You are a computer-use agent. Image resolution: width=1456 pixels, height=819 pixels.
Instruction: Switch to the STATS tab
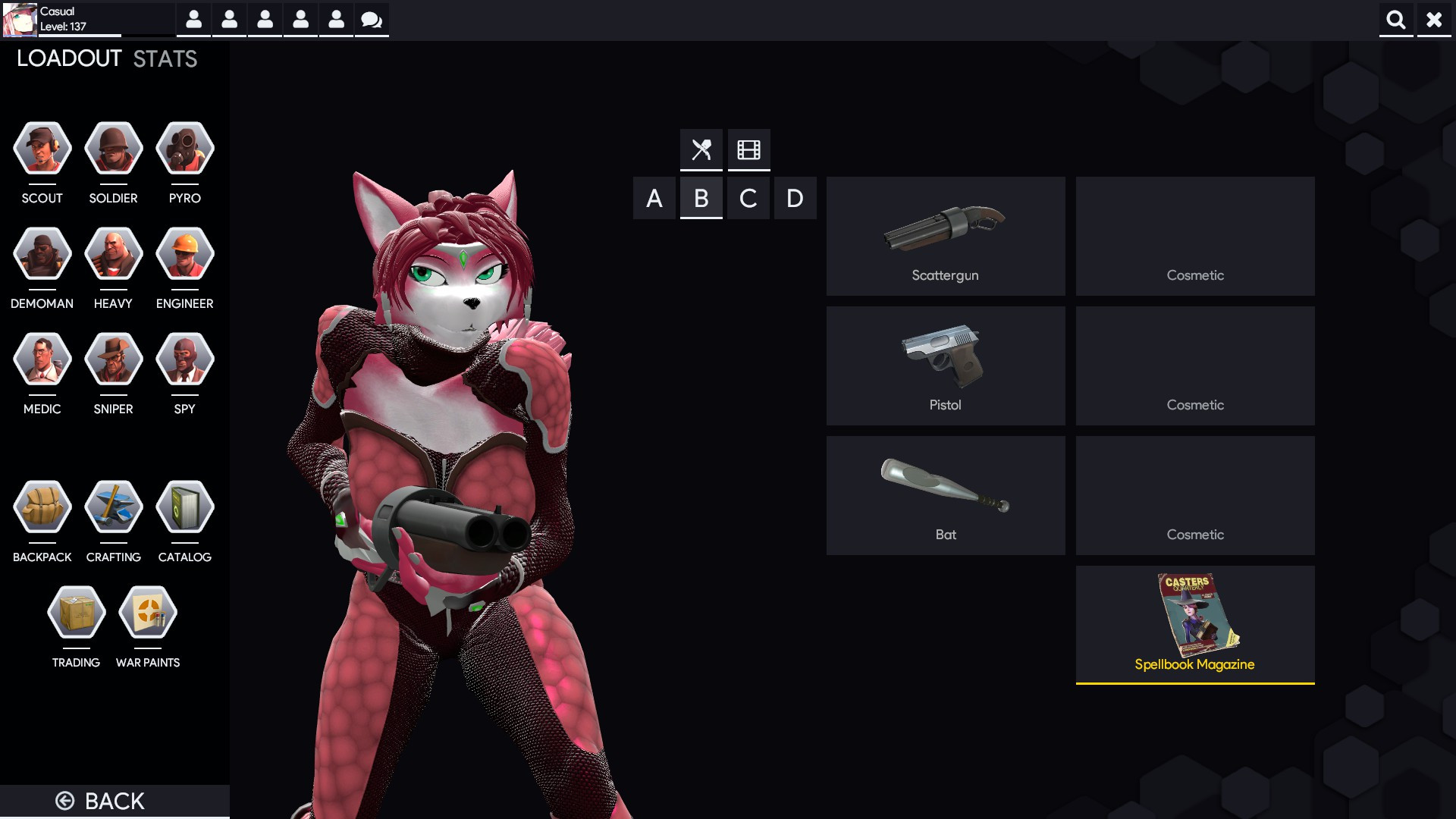pyautogui.click(x=163, y=58)
